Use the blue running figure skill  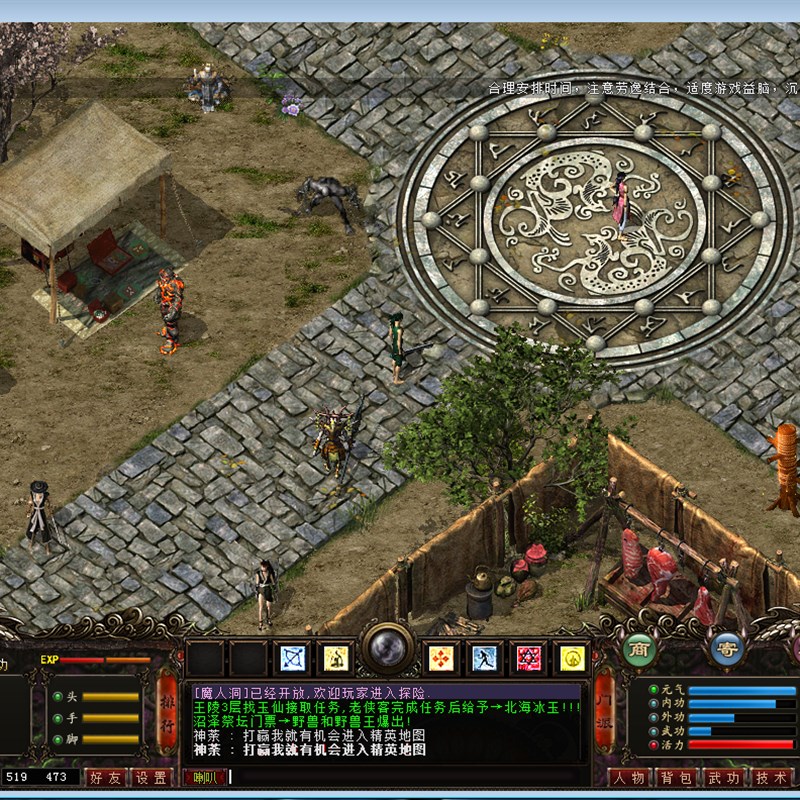point(485,657)
